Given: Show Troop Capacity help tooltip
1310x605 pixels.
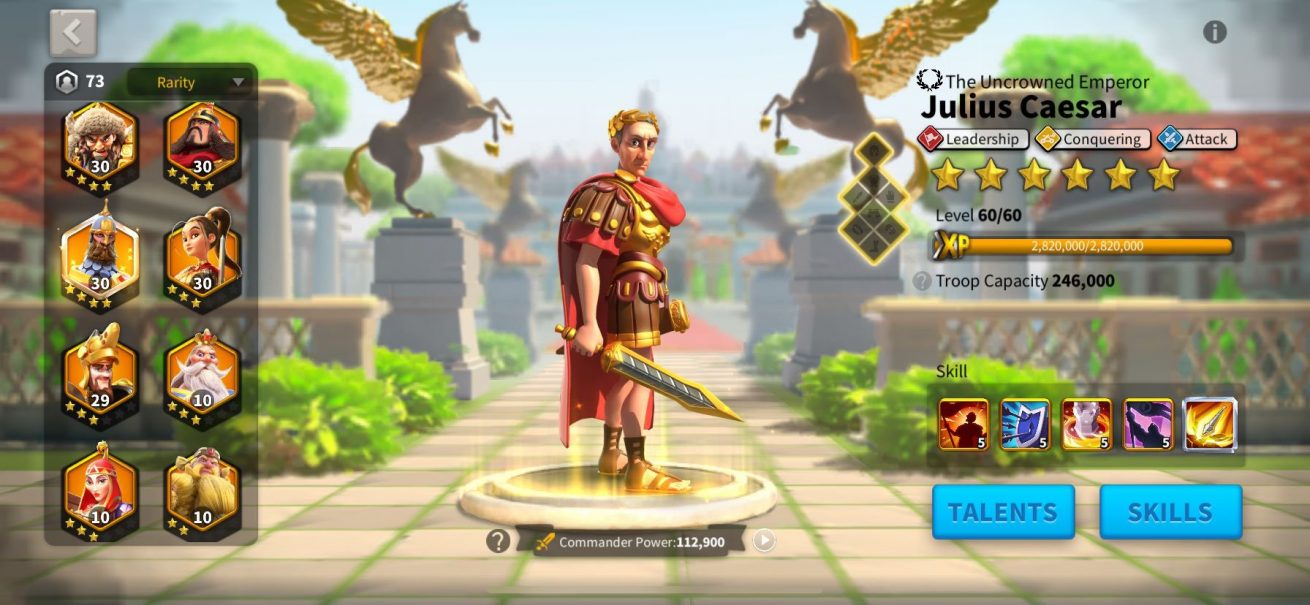Looking at the screenshot, I should [x=922, y=282].
